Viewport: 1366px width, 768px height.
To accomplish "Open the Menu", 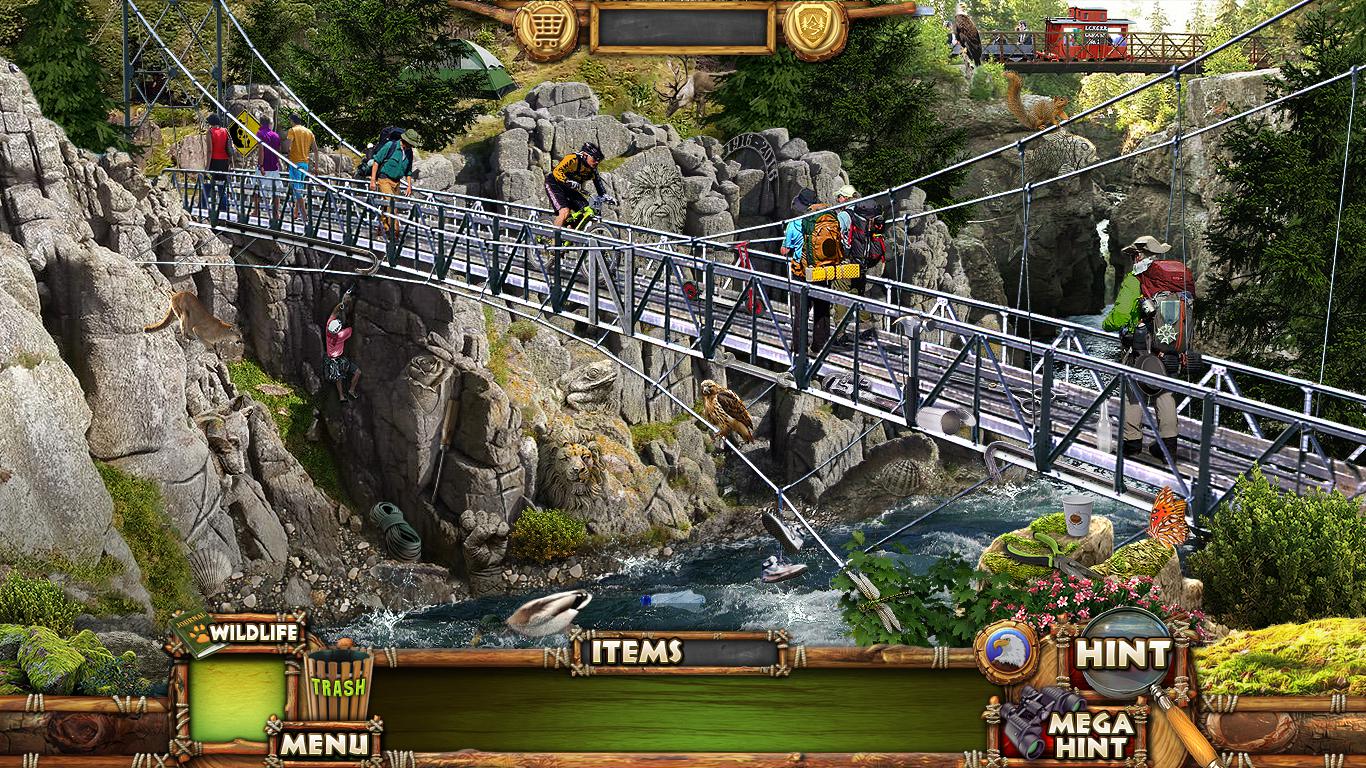I will [322, 743].
